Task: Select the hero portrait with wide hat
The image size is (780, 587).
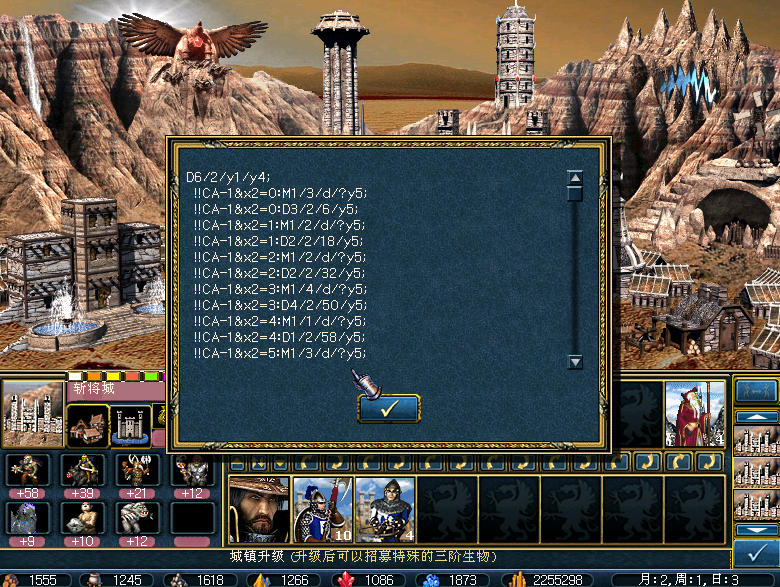Action: point(258,508)
